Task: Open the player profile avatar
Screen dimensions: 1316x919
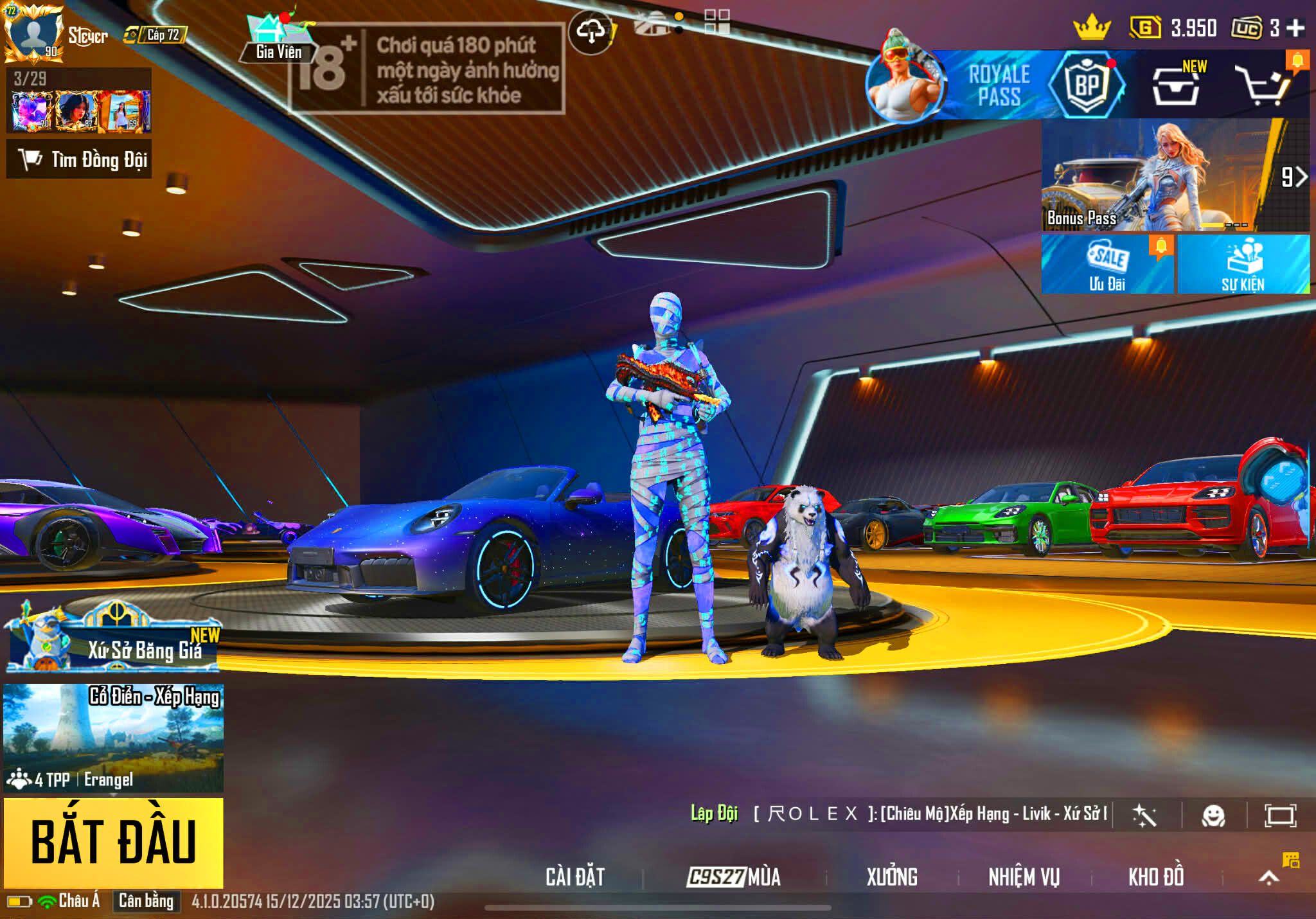Action: (33, 32)
